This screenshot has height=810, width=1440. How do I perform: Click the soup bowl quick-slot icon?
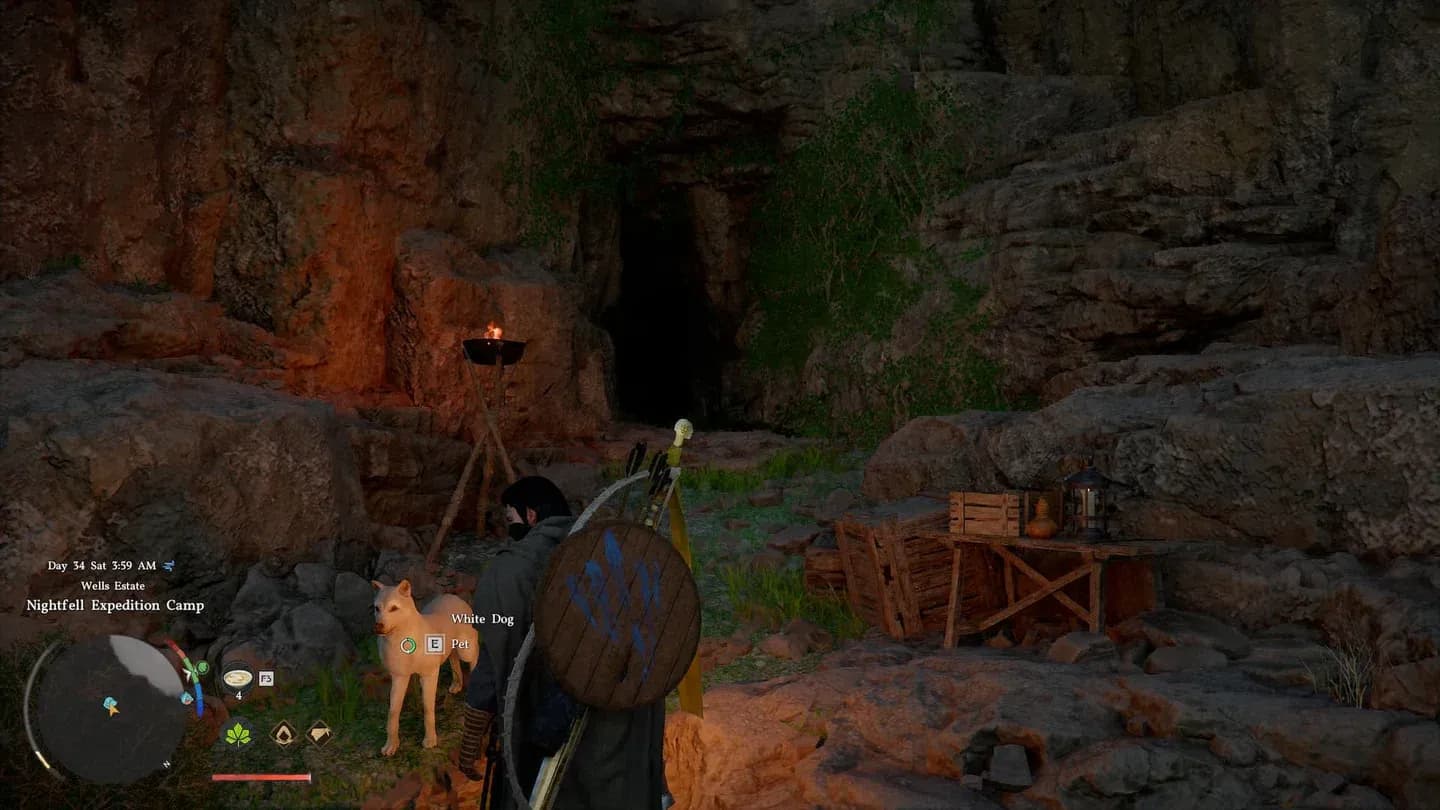[x=238, y=678]
